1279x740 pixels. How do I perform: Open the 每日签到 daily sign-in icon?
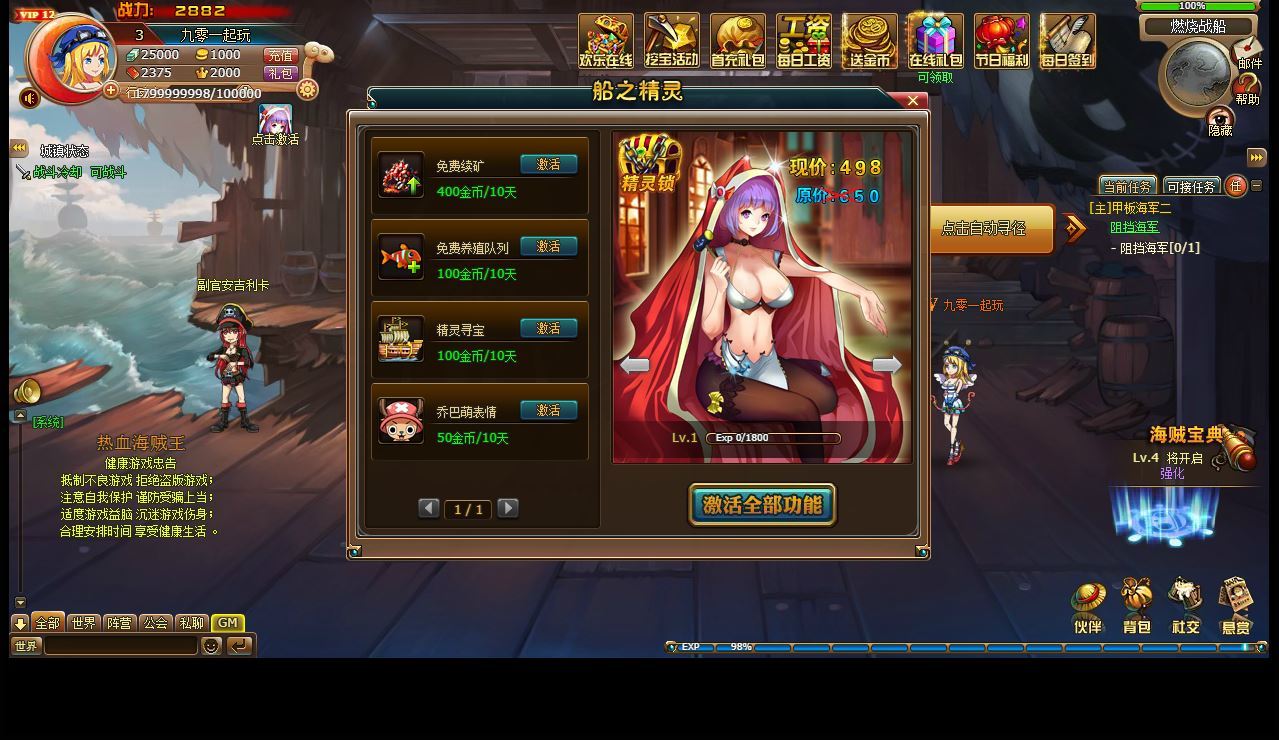(1067, 42)
